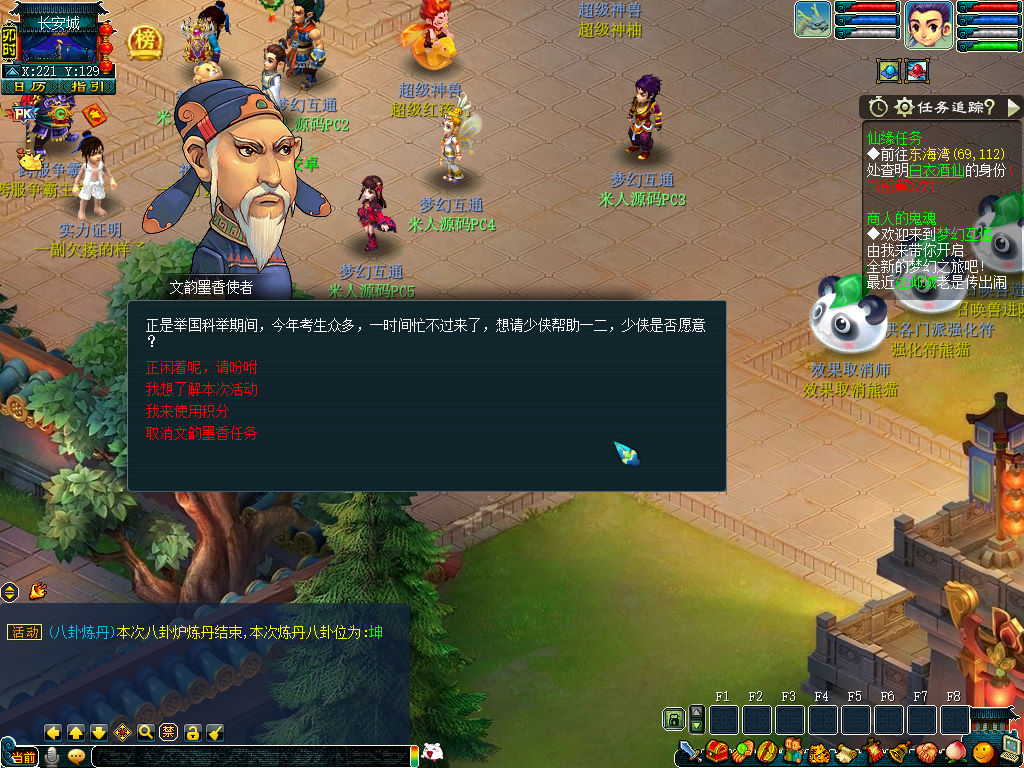Viewport: 1024px width, 768px height.
Task: Open the treasure chest bag icon
Action: click(717, 751)
